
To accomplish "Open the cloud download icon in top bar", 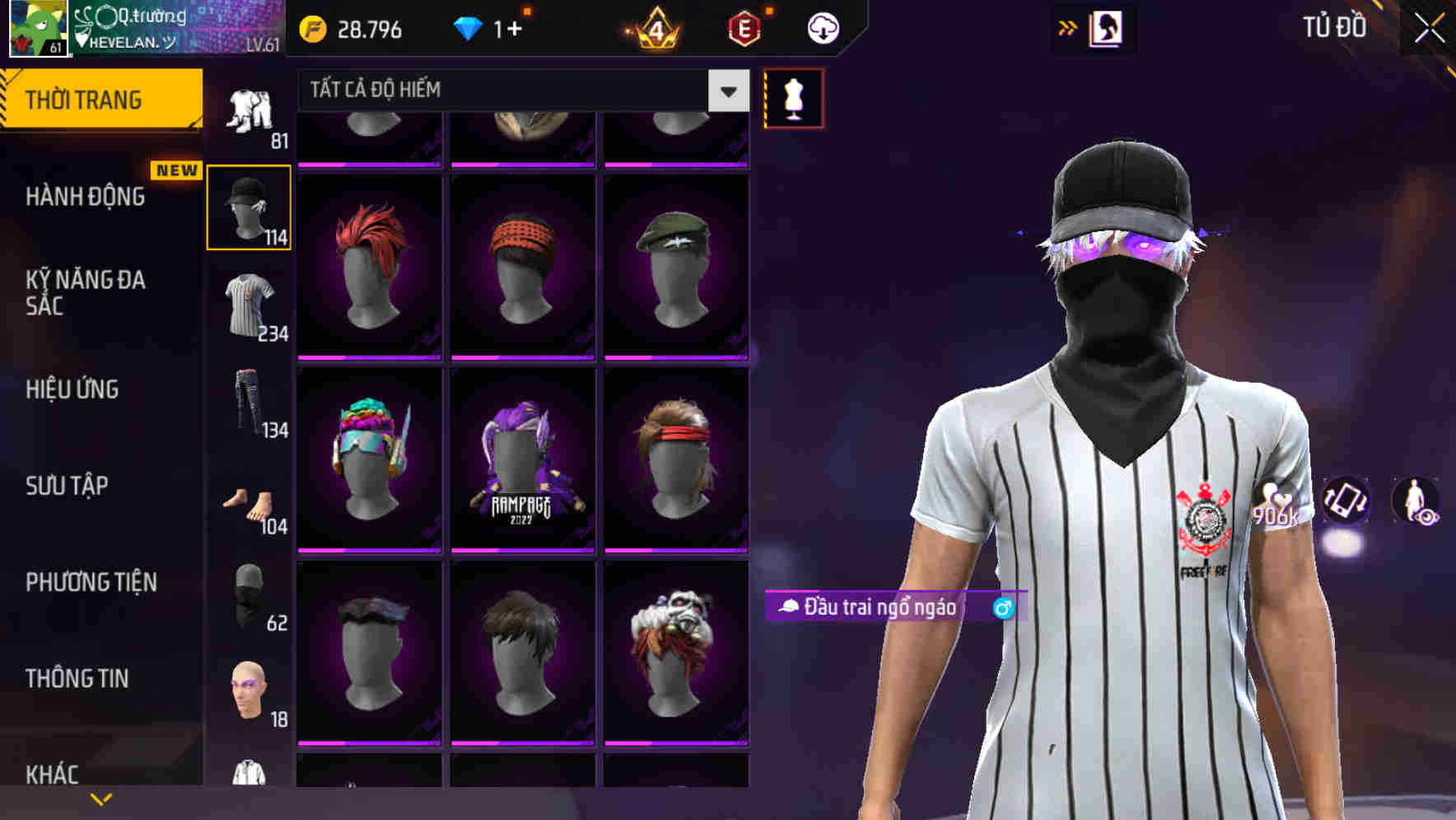I will (821, 27).
